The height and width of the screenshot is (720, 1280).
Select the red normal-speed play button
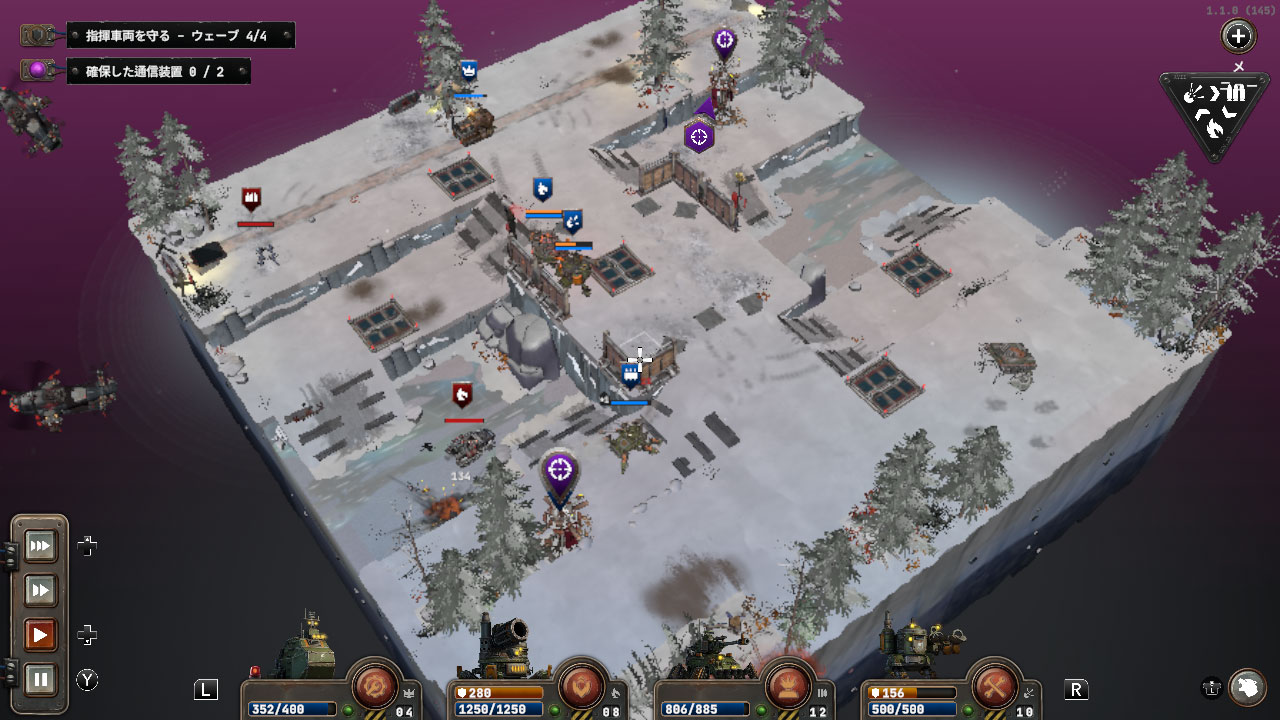tap(41, 635)
